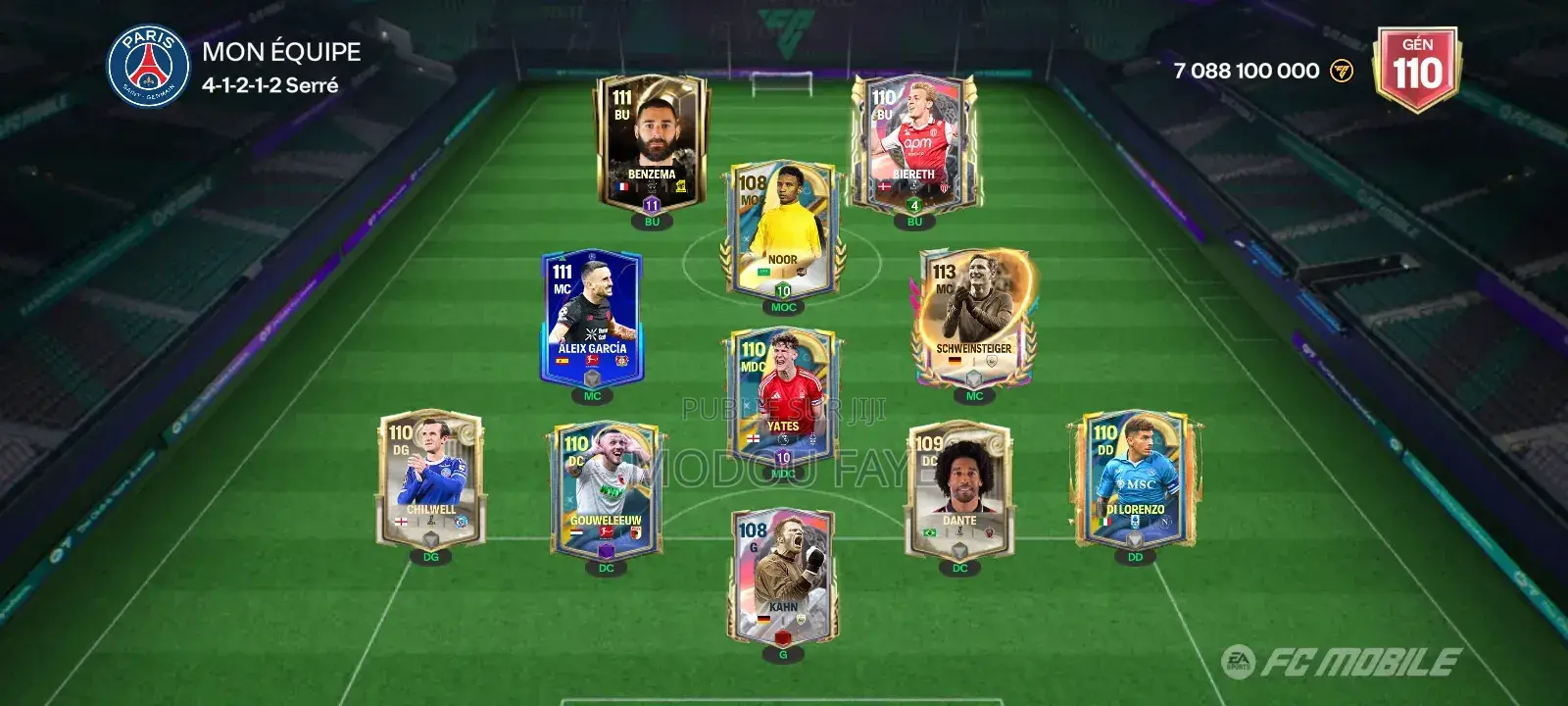Select goalkeeper Kahn's card
This screenshot has height=706, width=1568.
782,574
